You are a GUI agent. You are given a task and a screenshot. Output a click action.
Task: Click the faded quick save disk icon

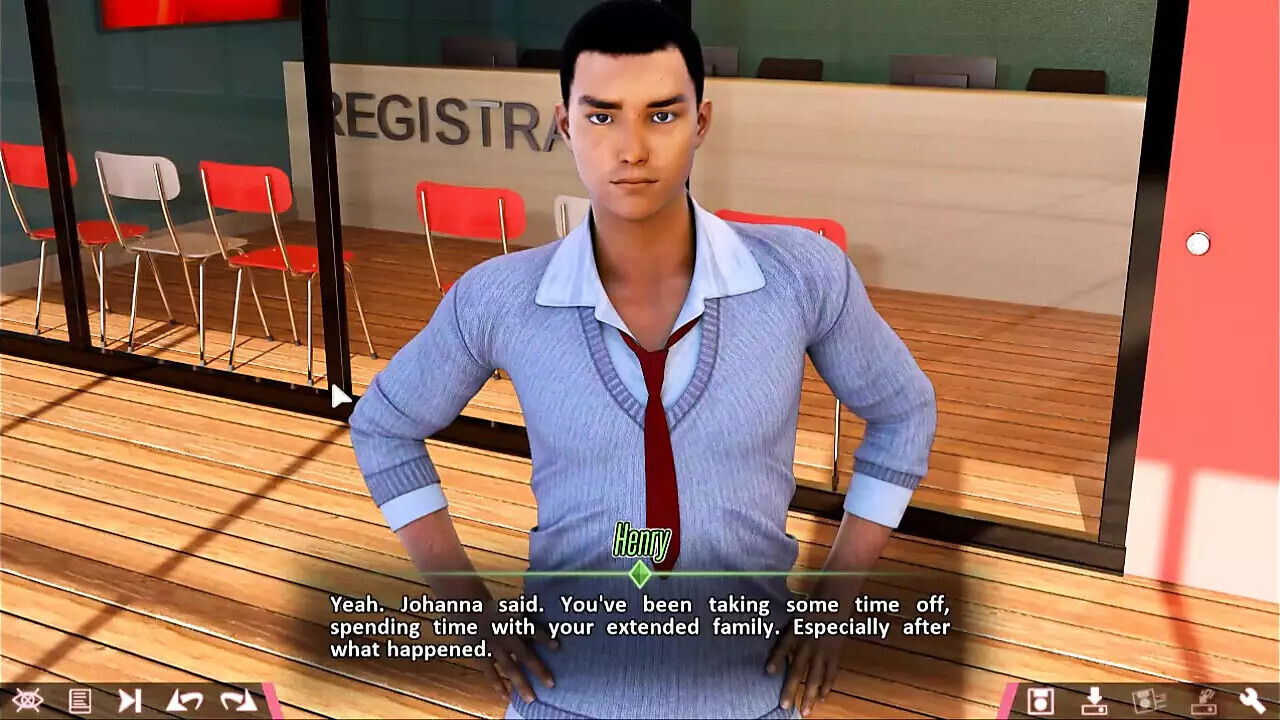(1147, 700)
